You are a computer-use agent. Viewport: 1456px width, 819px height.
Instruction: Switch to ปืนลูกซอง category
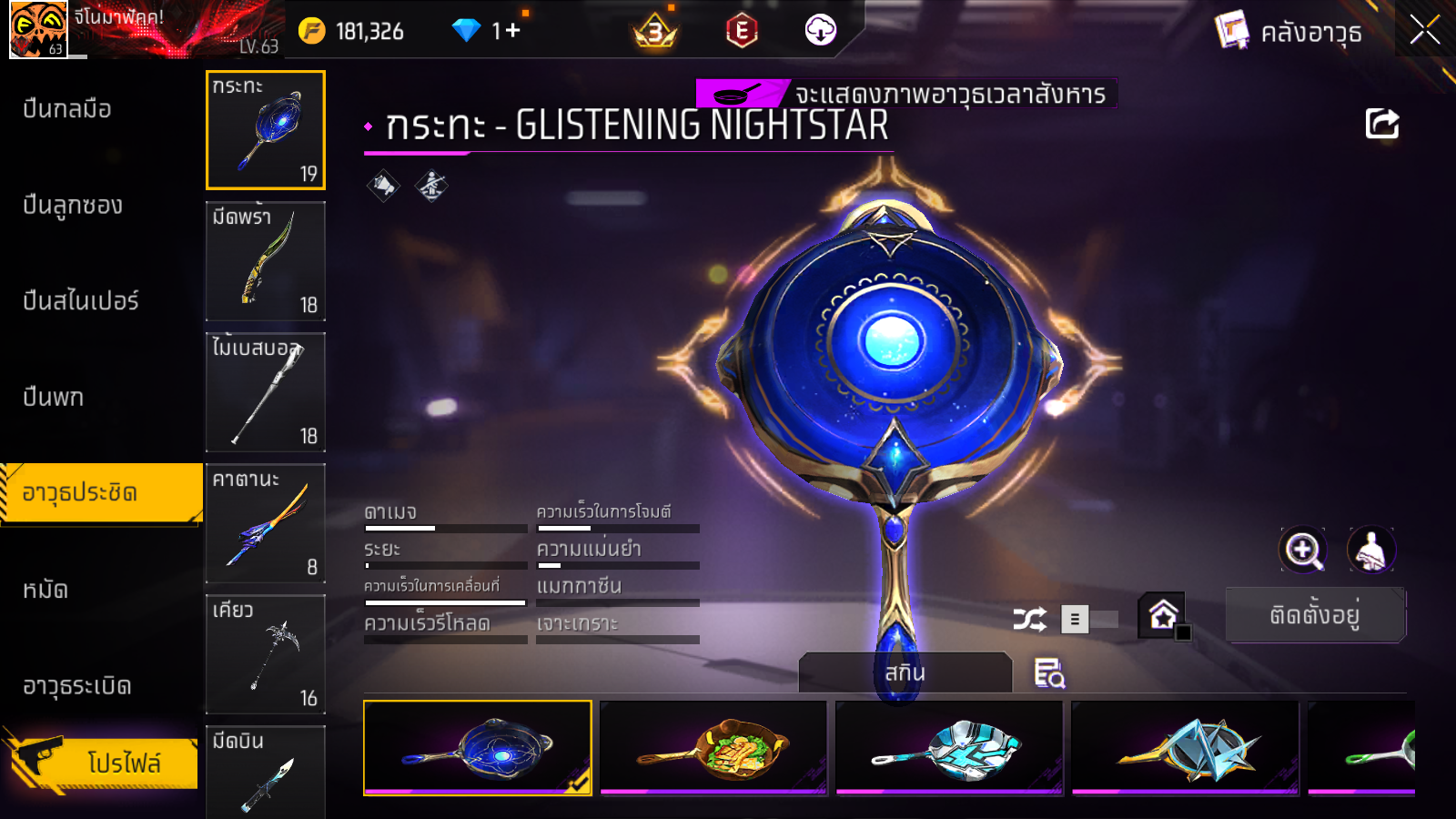point(73,206)
